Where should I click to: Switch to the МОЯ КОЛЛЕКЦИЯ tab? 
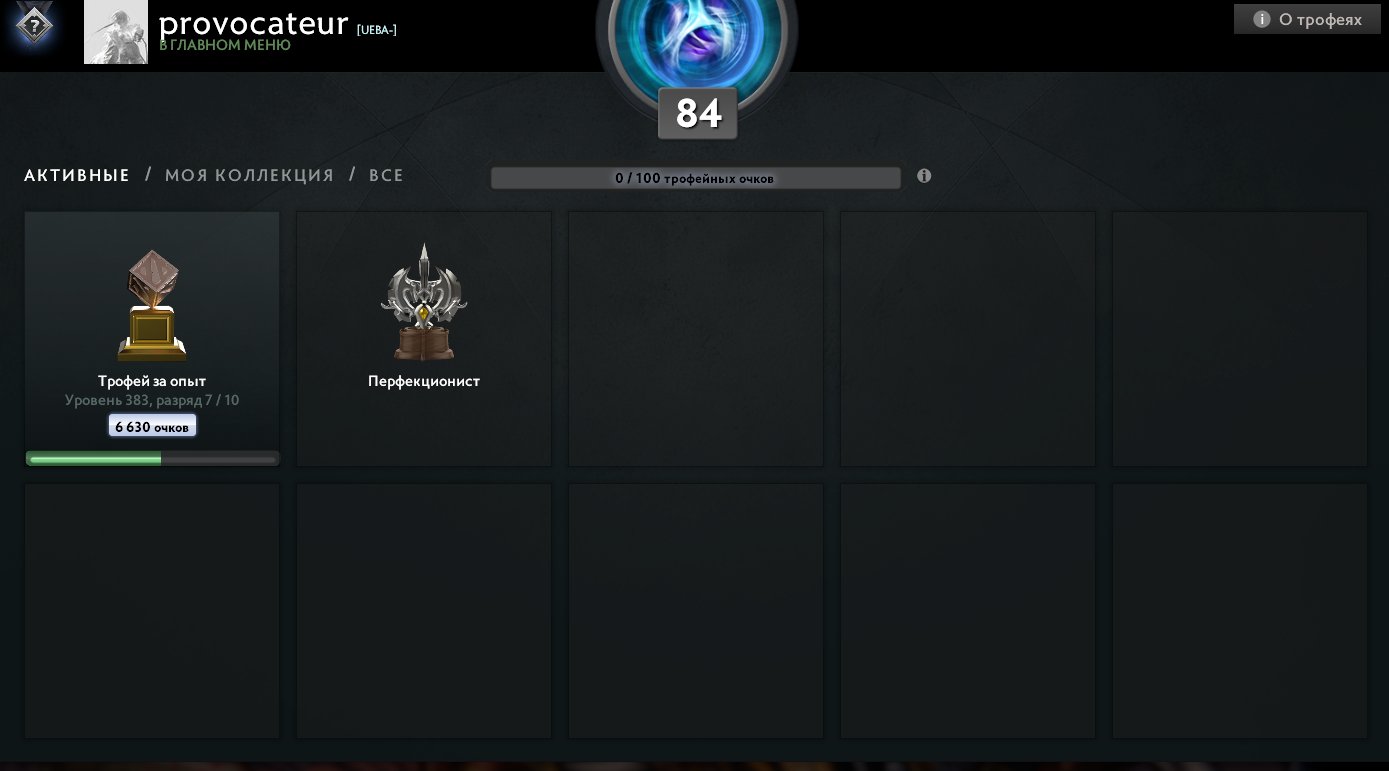[249, 175]
